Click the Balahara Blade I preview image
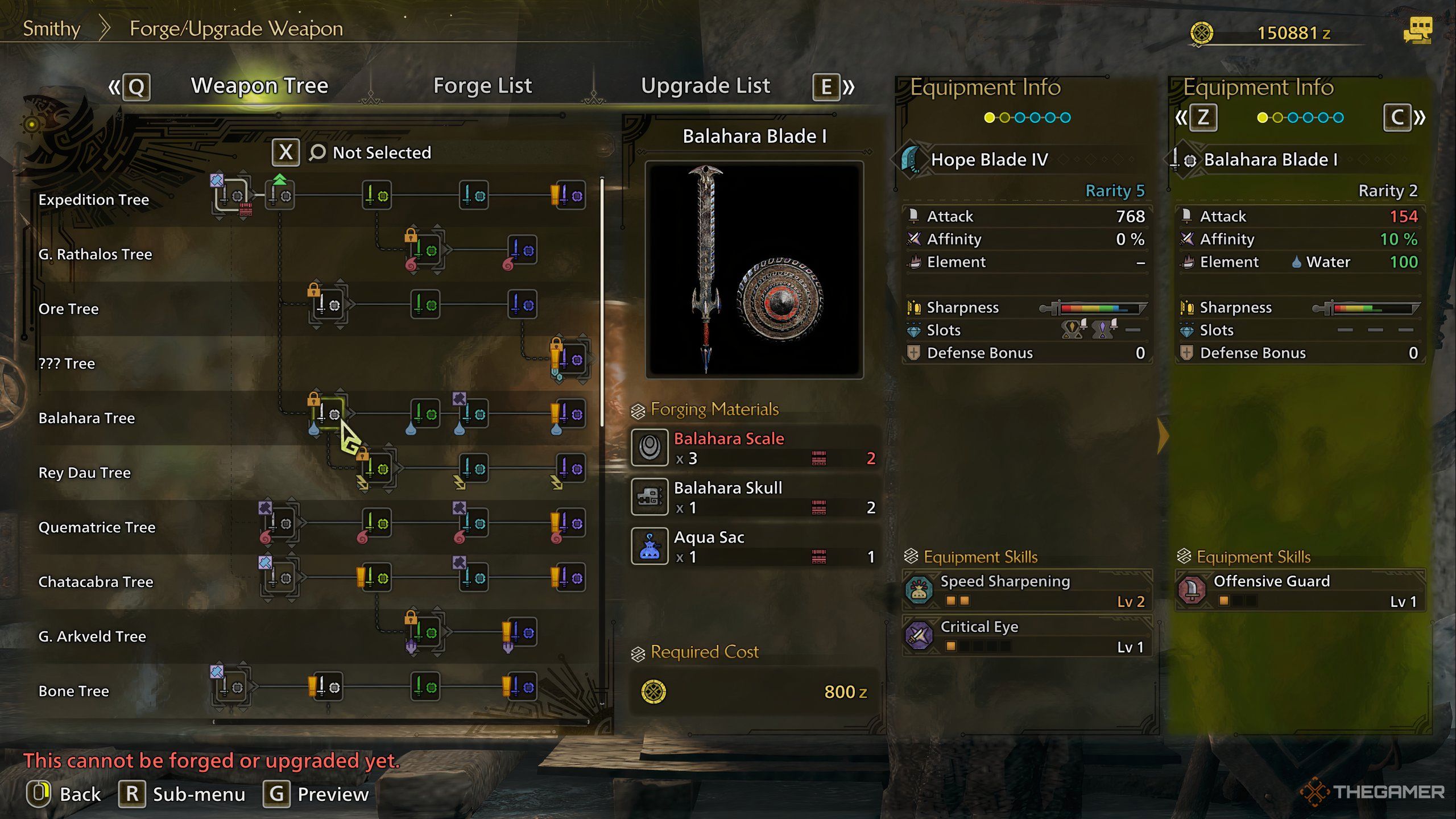Image resolution: width=1456 pixels, height=819 pixels. tap(754, 270)
